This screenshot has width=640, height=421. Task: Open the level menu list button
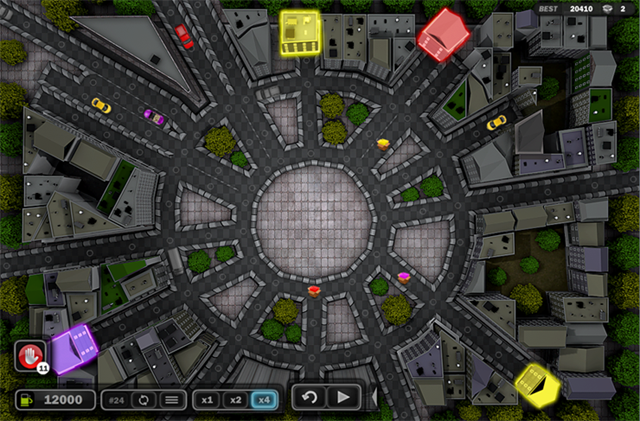172,399
